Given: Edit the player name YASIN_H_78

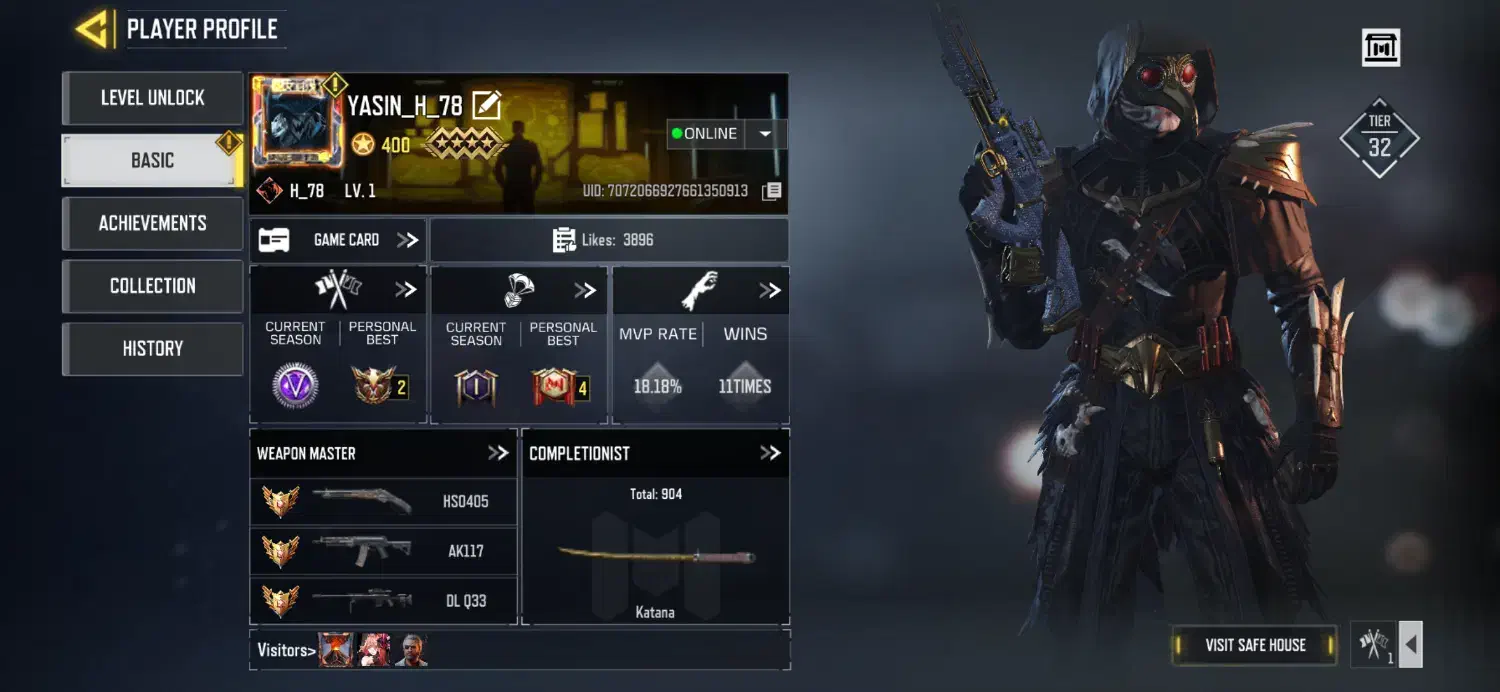Looking at the screenshot, I should 486,105.
